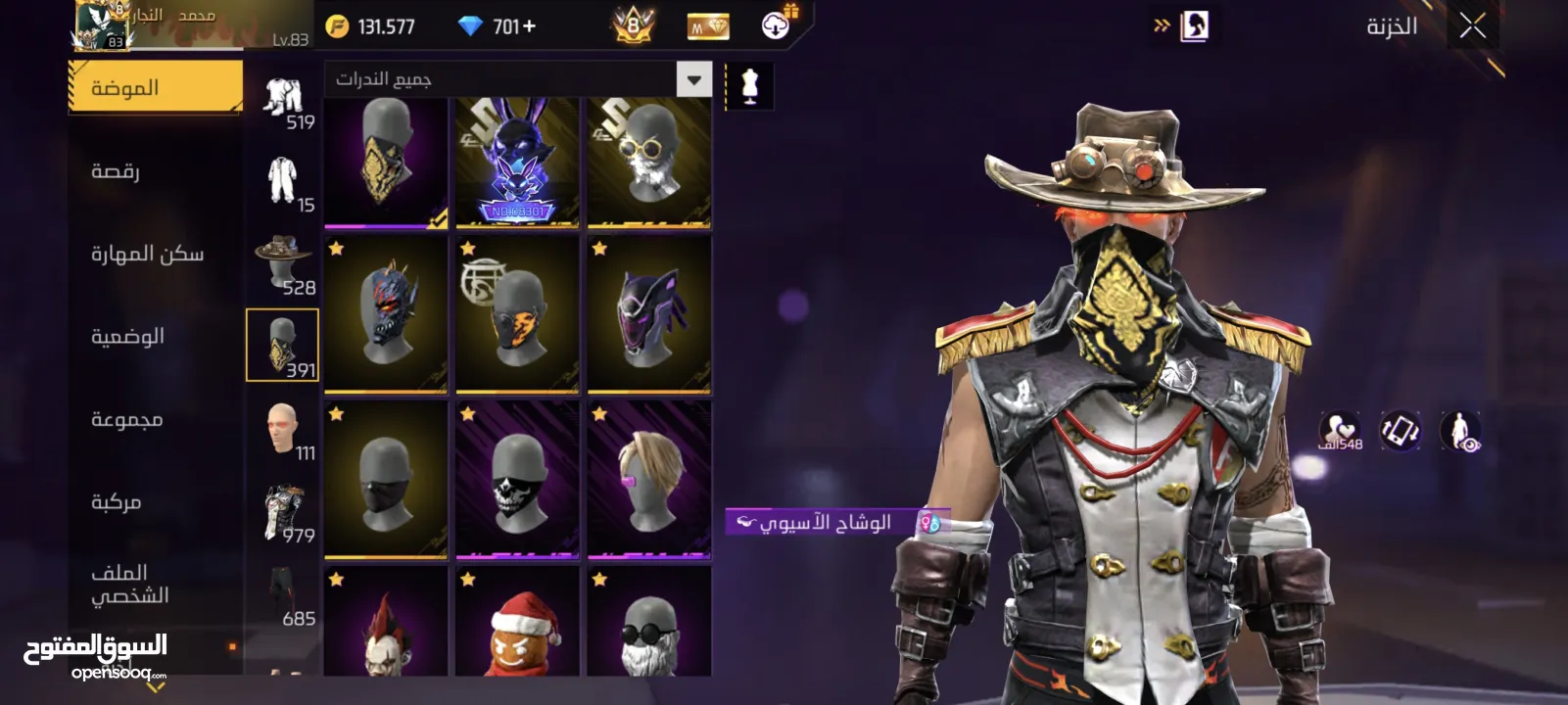
Task: Open the رقصة emotes tab
Action: [x=116, y=171]
